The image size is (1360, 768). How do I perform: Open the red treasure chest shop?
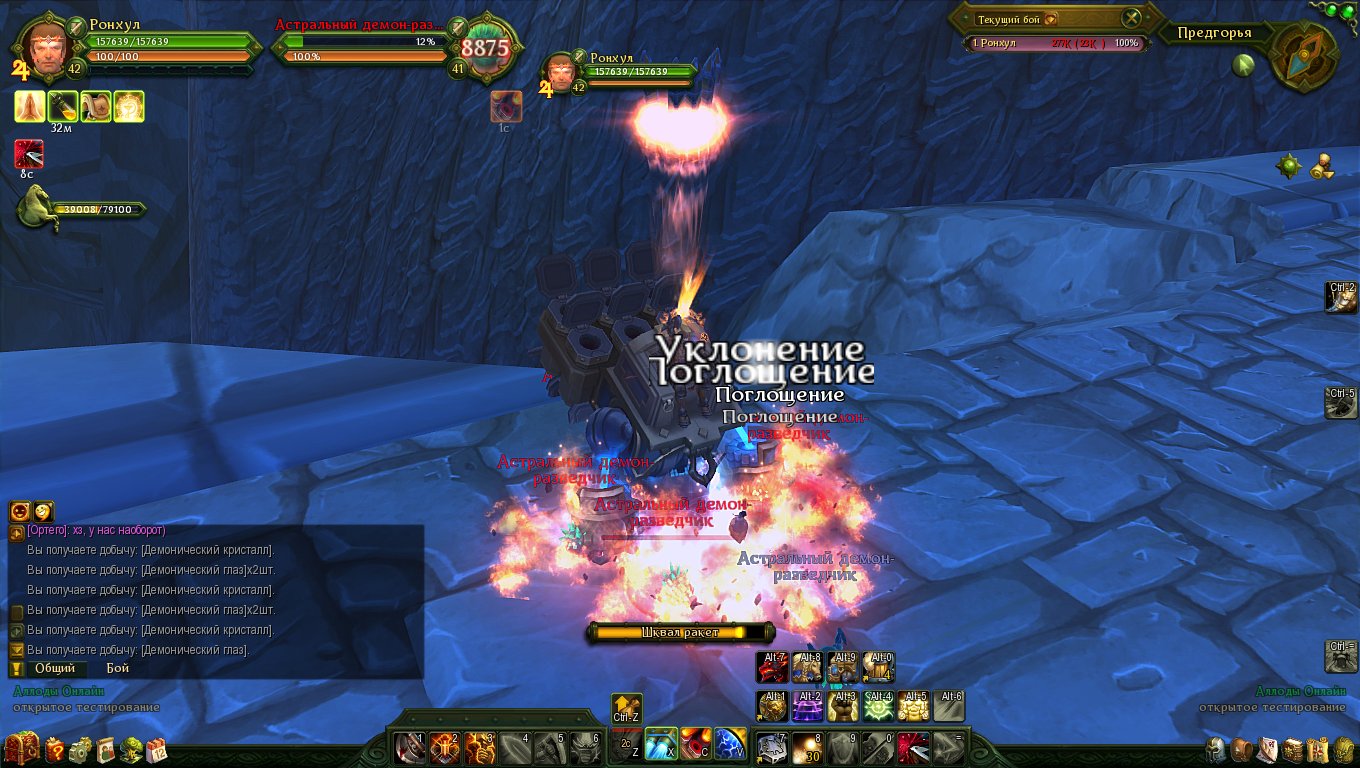pyautogui.click(x=21, y=748)
